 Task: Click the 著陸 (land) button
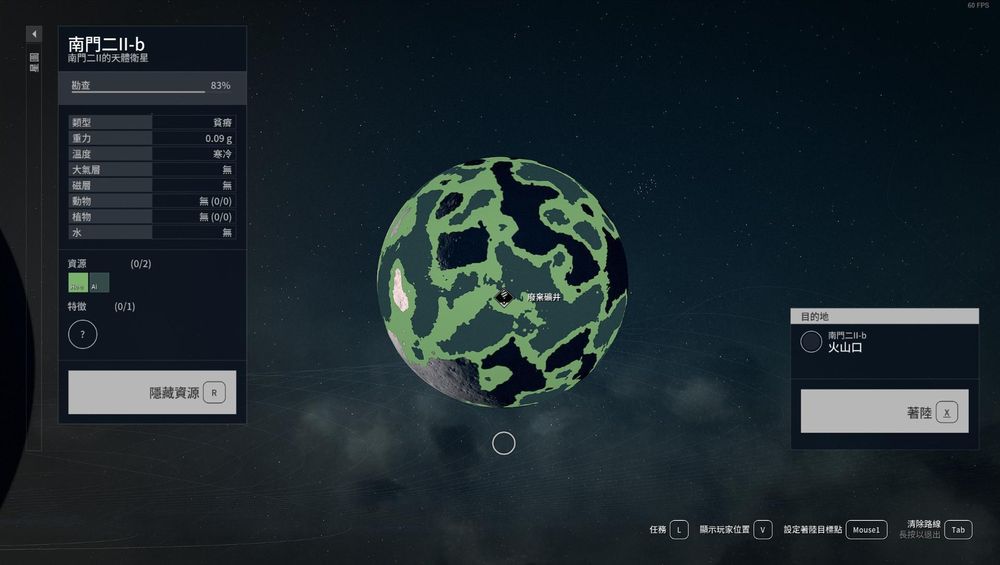(x=884, y=411)
